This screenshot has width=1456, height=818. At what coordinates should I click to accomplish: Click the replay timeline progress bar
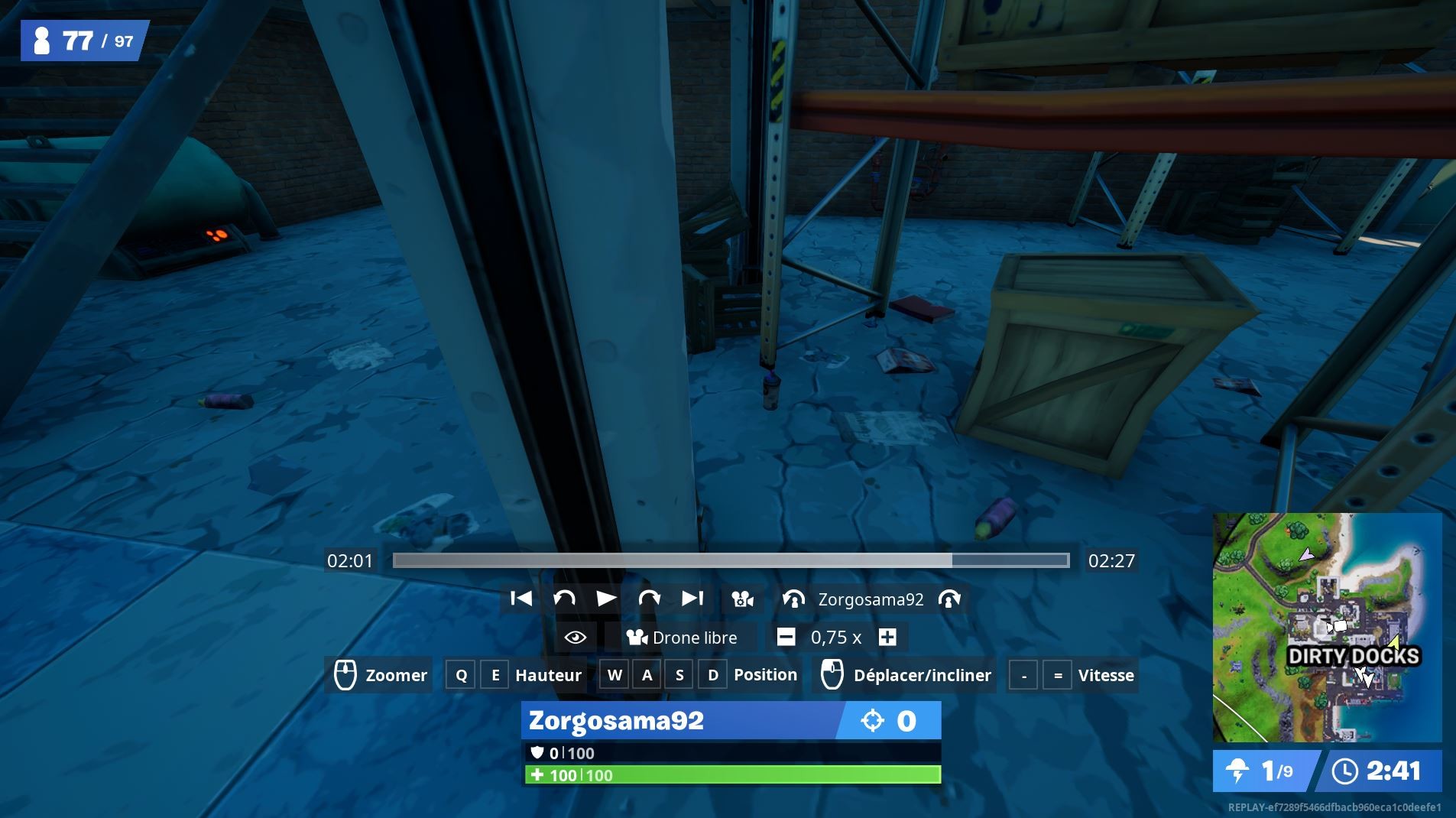point(730,560)
